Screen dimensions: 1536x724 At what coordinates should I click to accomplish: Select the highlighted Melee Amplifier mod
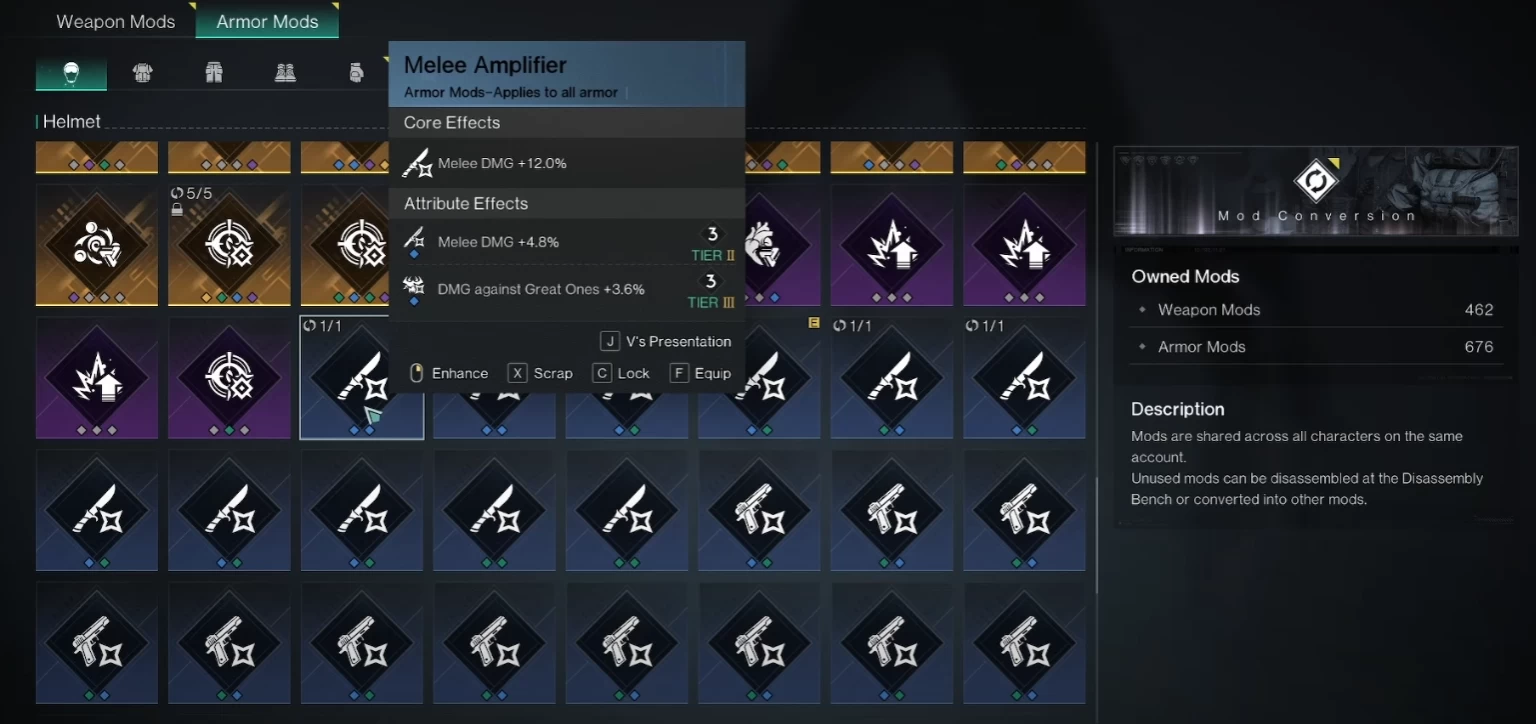(362, 378)
